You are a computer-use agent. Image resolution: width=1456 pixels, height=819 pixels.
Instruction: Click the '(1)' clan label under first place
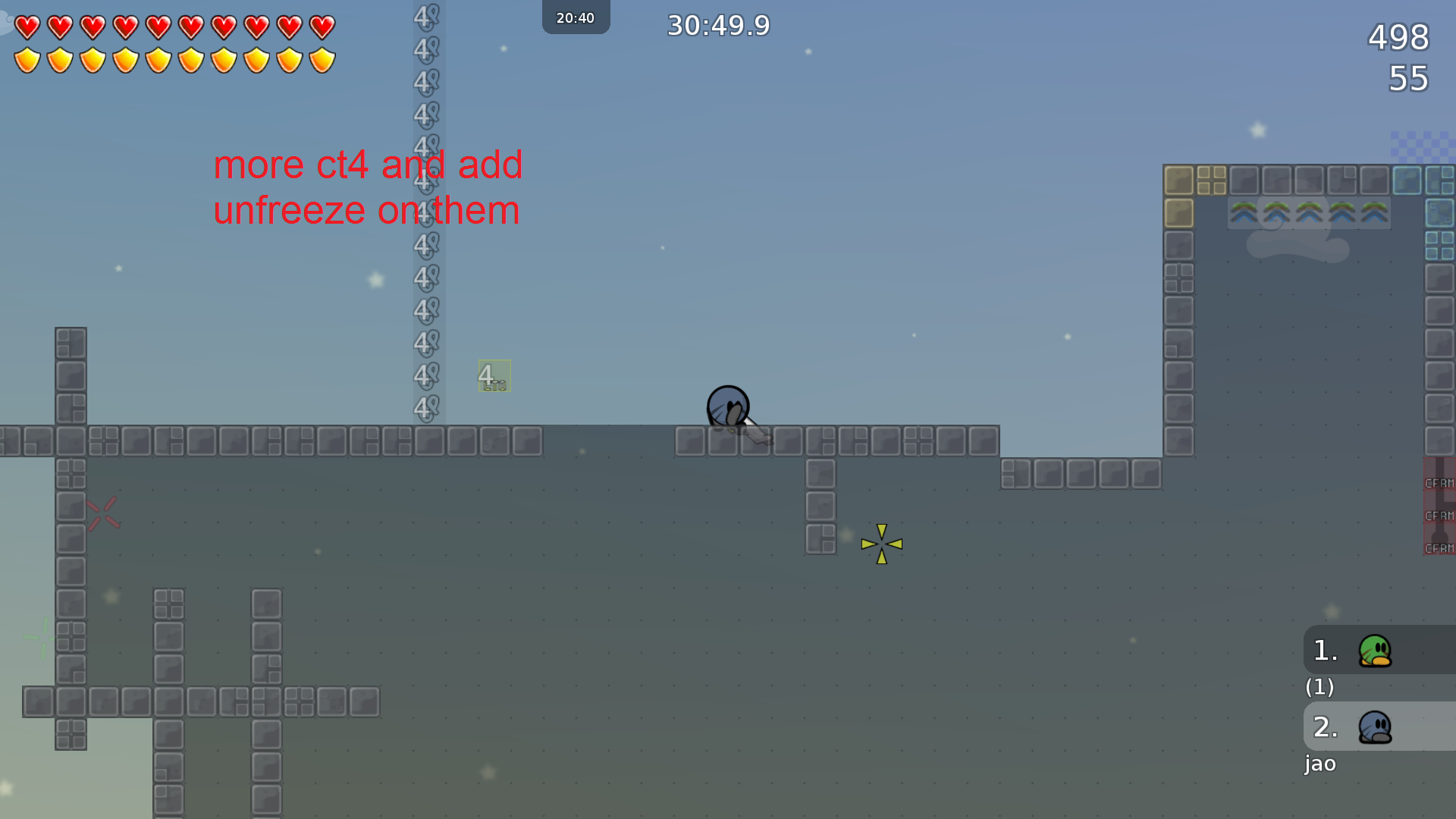1320,688
